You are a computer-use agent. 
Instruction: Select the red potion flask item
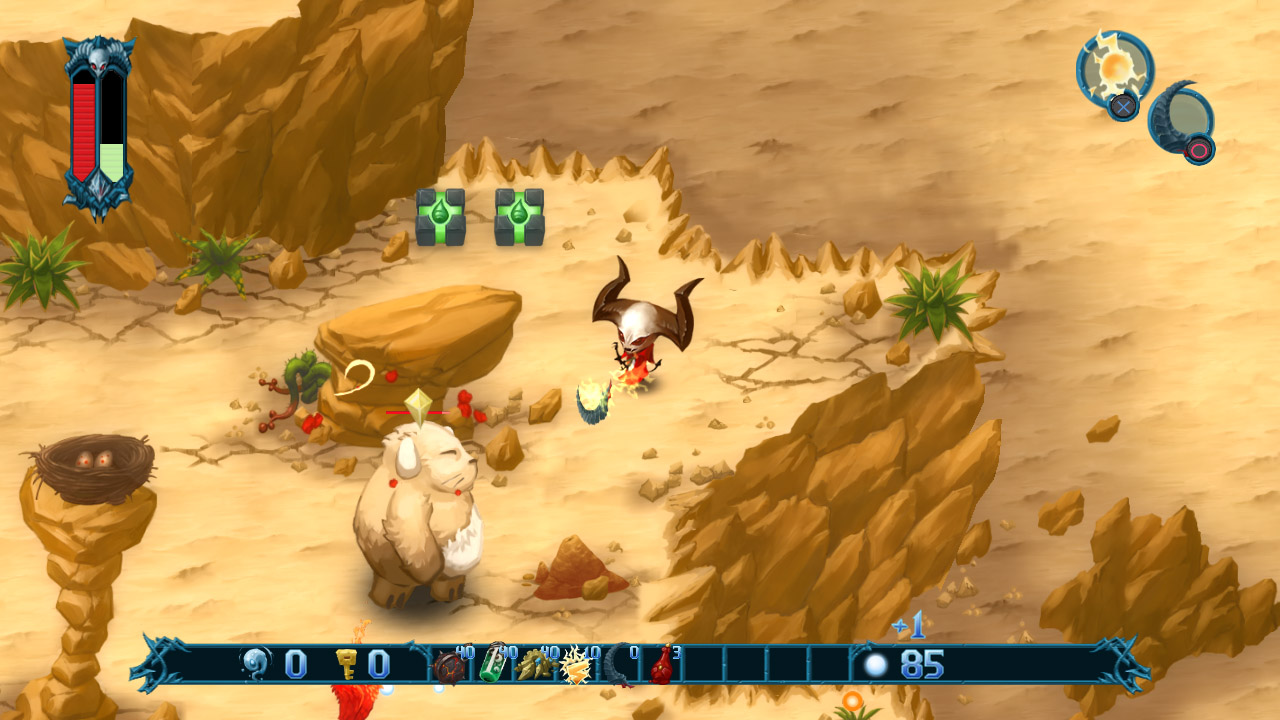660,665
